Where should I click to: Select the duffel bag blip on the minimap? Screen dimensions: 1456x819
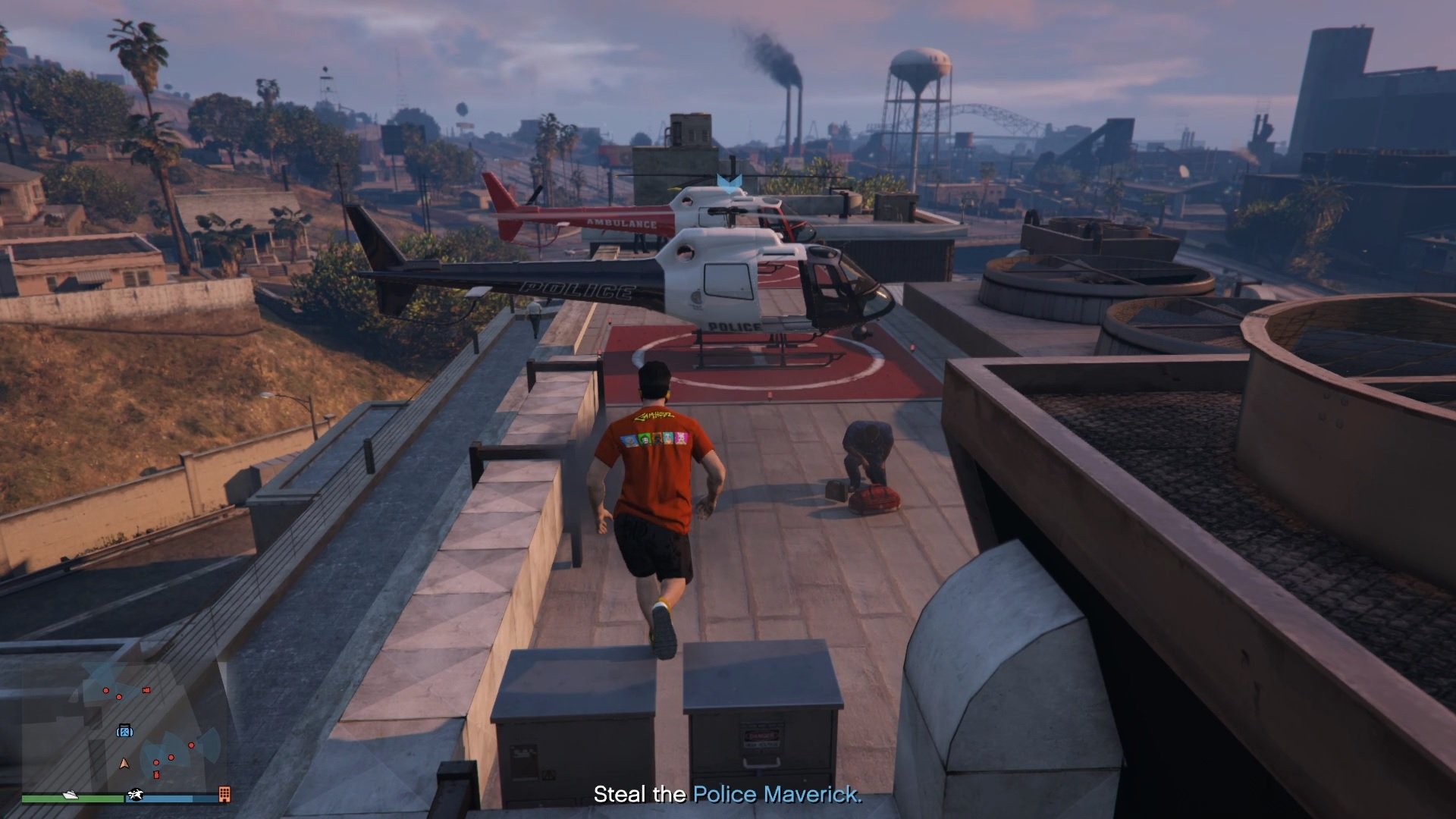tap(125, 731)
